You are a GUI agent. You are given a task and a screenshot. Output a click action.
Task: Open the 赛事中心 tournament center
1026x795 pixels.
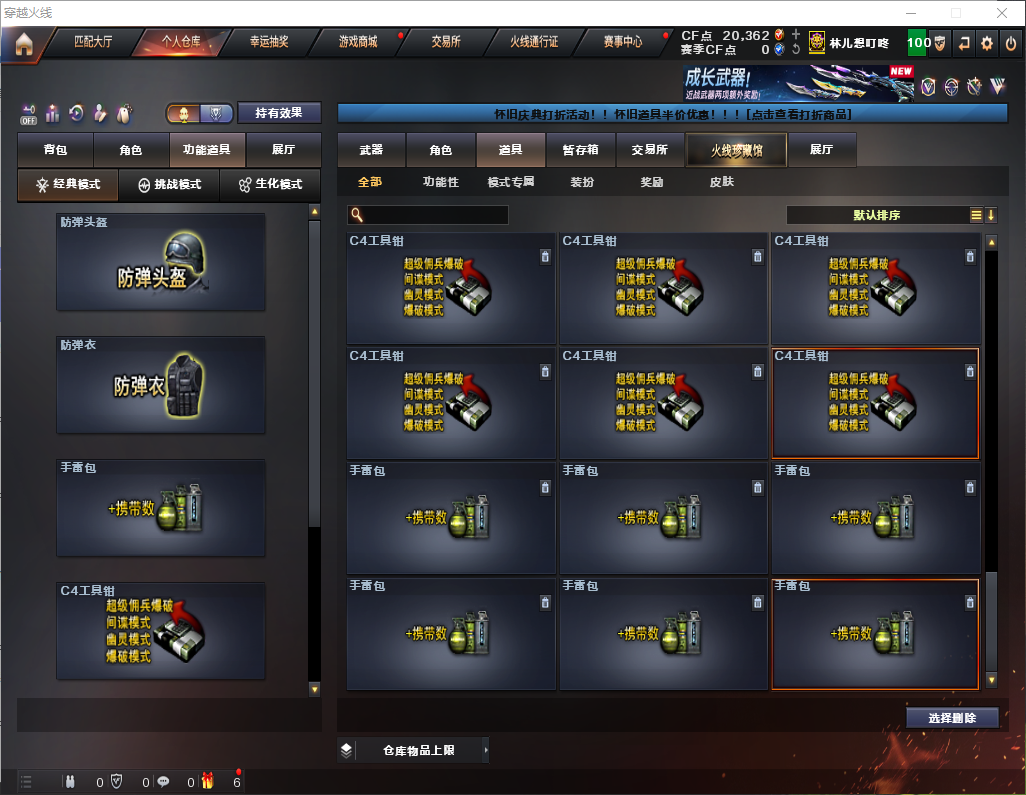tap(622, 42)
